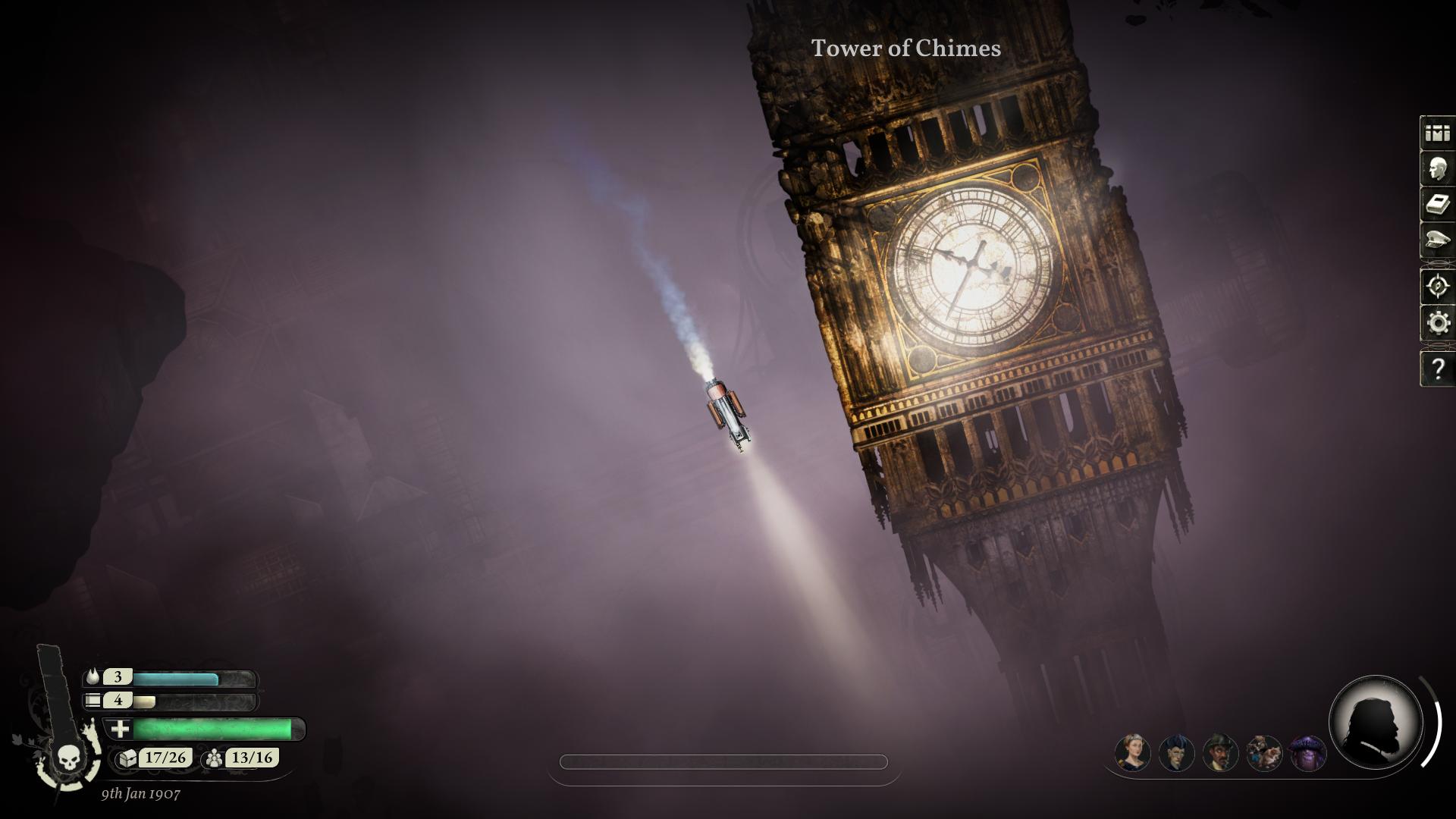
Task: Open the officers screen via cap icon
Action: (x=1436, y=243)
